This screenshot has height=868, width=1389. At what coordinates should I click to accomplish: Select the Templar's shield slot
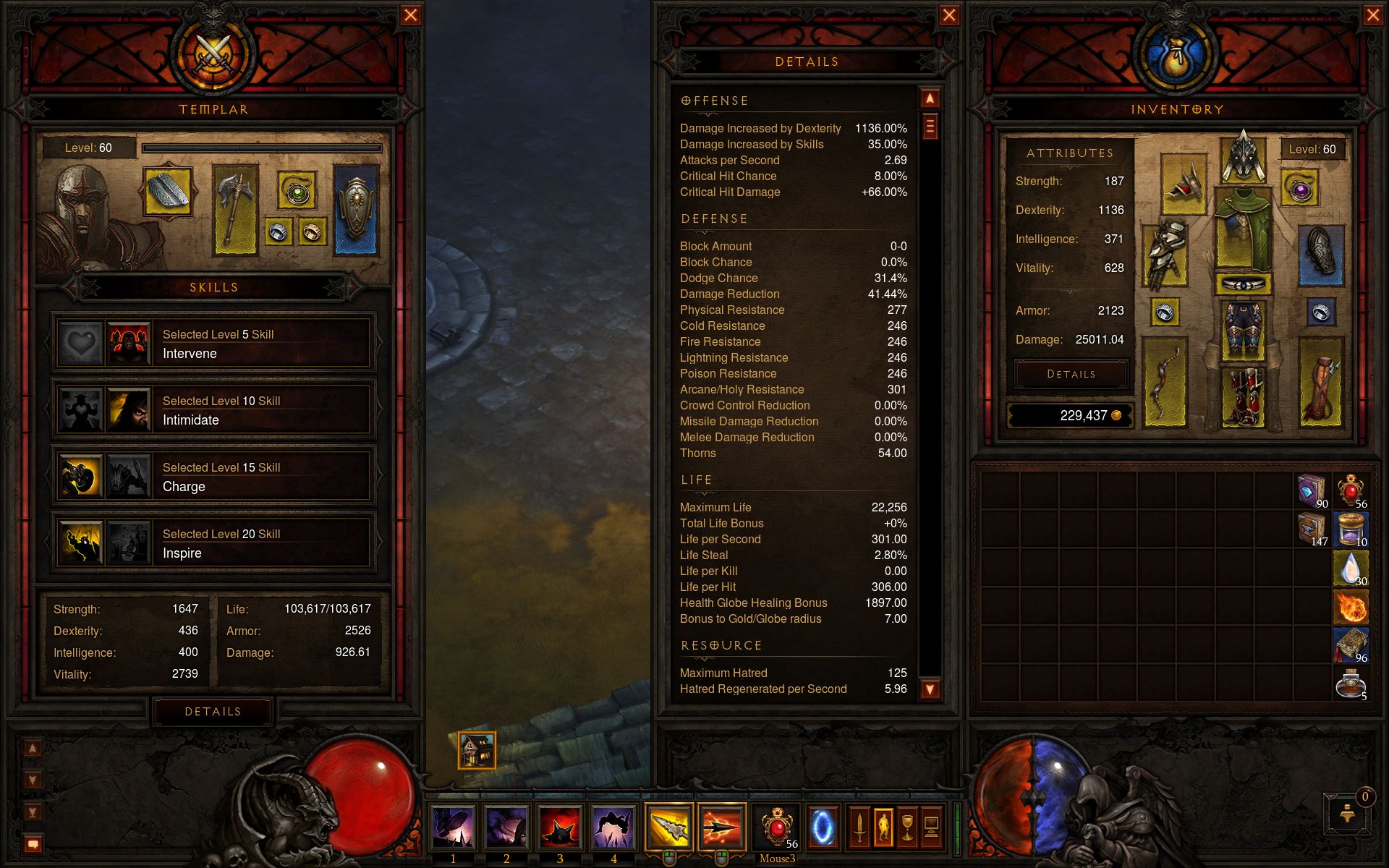point(356,210)
